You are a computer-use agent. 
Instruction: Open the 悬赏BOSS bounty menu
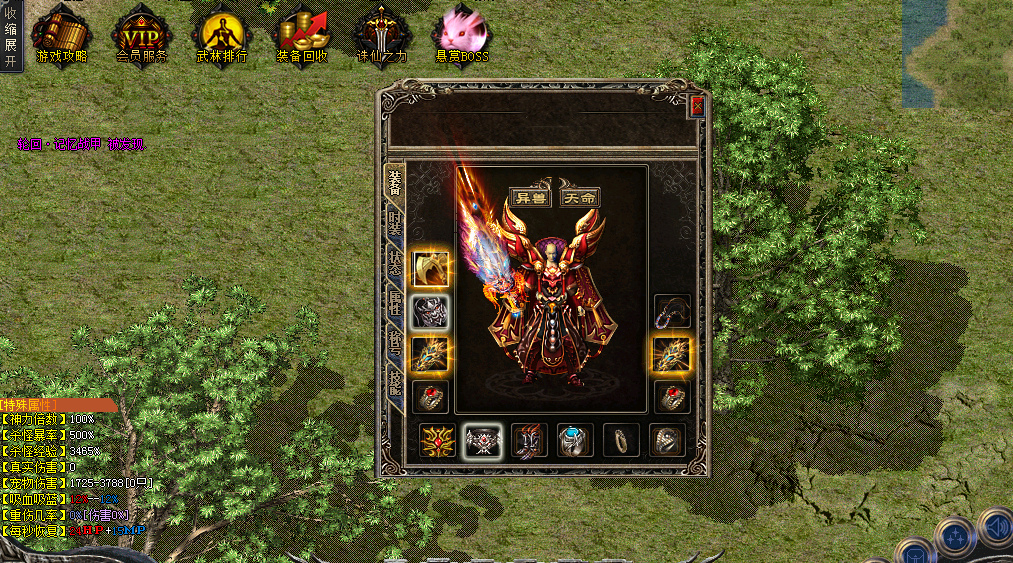pyautogui.click(x=461, y=38)
